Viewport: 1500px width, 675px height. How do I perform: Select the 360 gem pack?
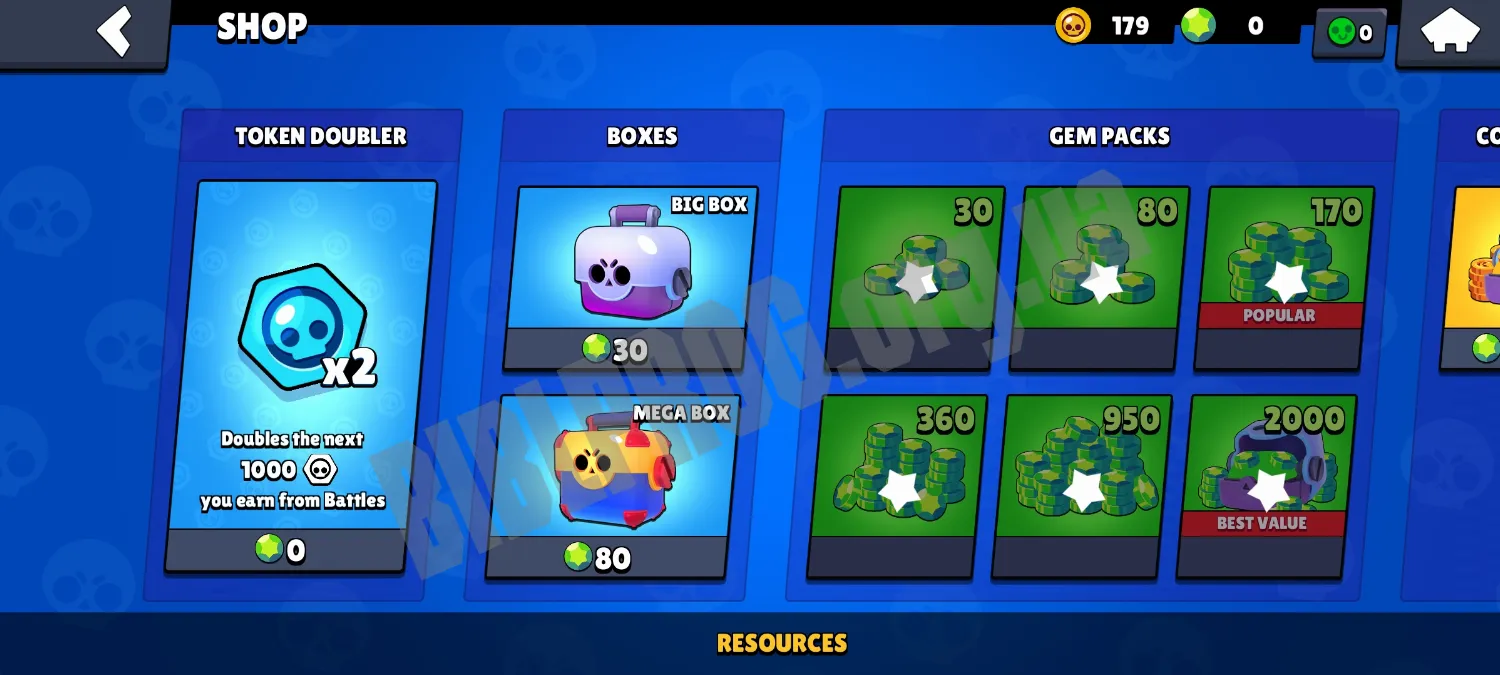[x=896, y=486]
